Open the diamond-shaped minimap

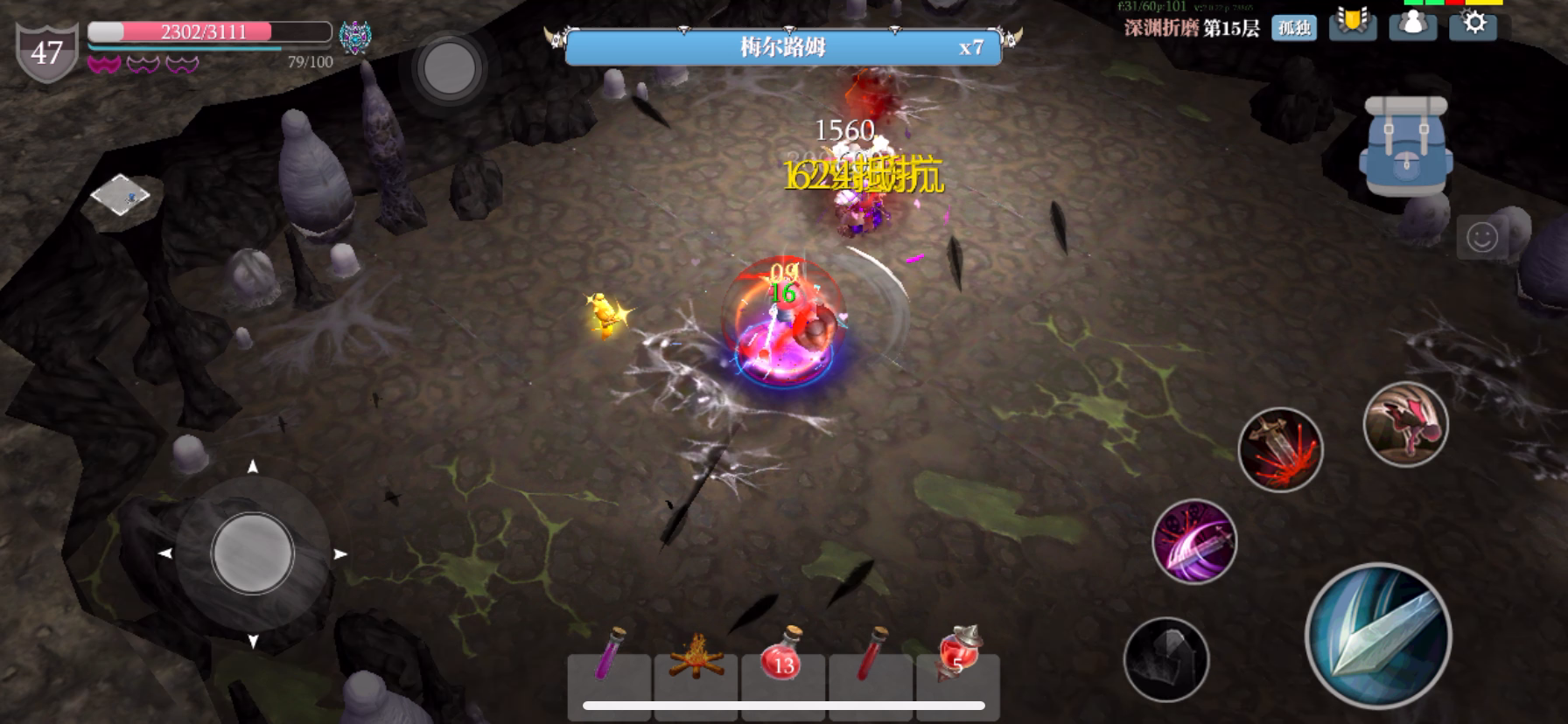(x=120, y=195)
